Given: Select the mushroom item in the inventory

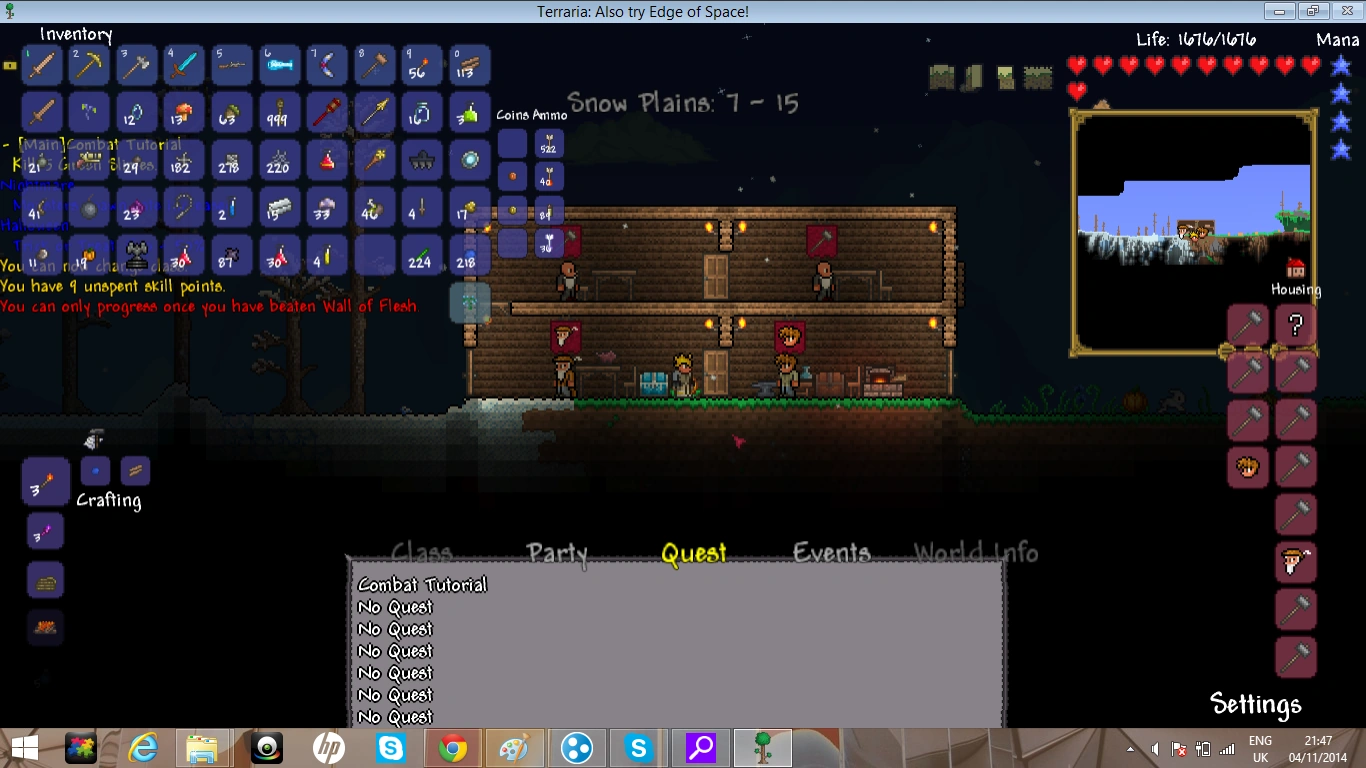Looking at the screenshot, I should coord(182,112).
